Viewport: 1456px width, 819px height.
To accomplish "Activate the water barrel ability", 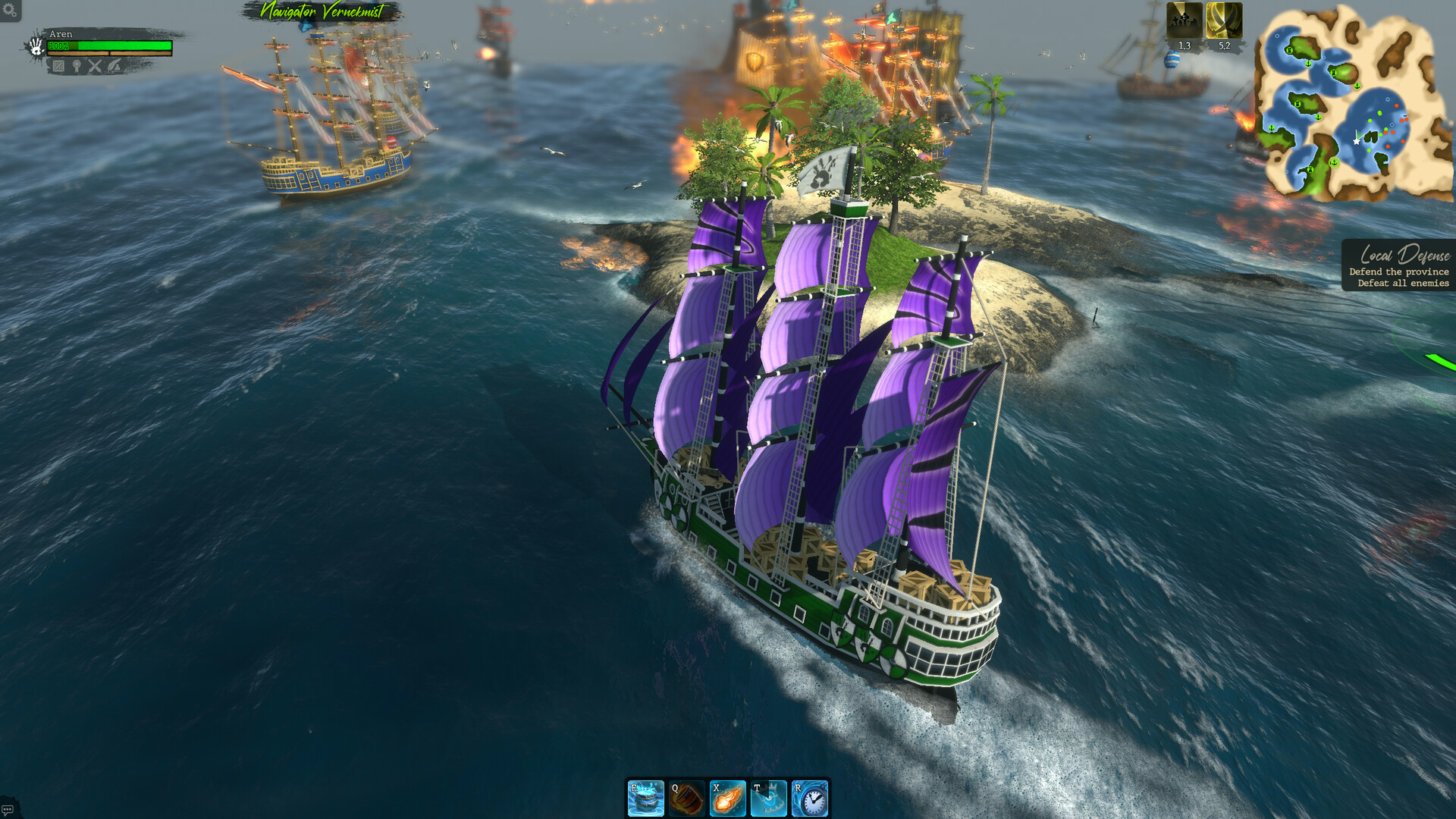I will pos(646,799).
